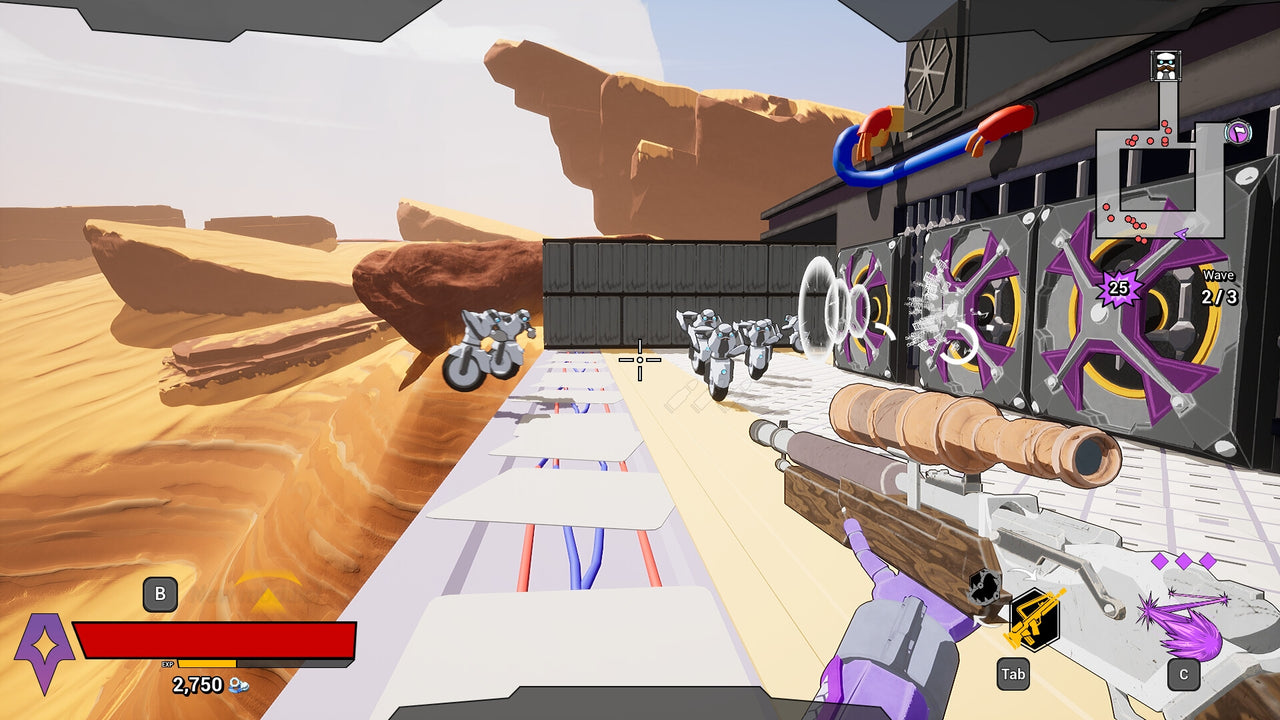Click the blue bolt currency icon beside 2,750
The width and height of the screenshot is (1280, 720).
tap(239, 686)
